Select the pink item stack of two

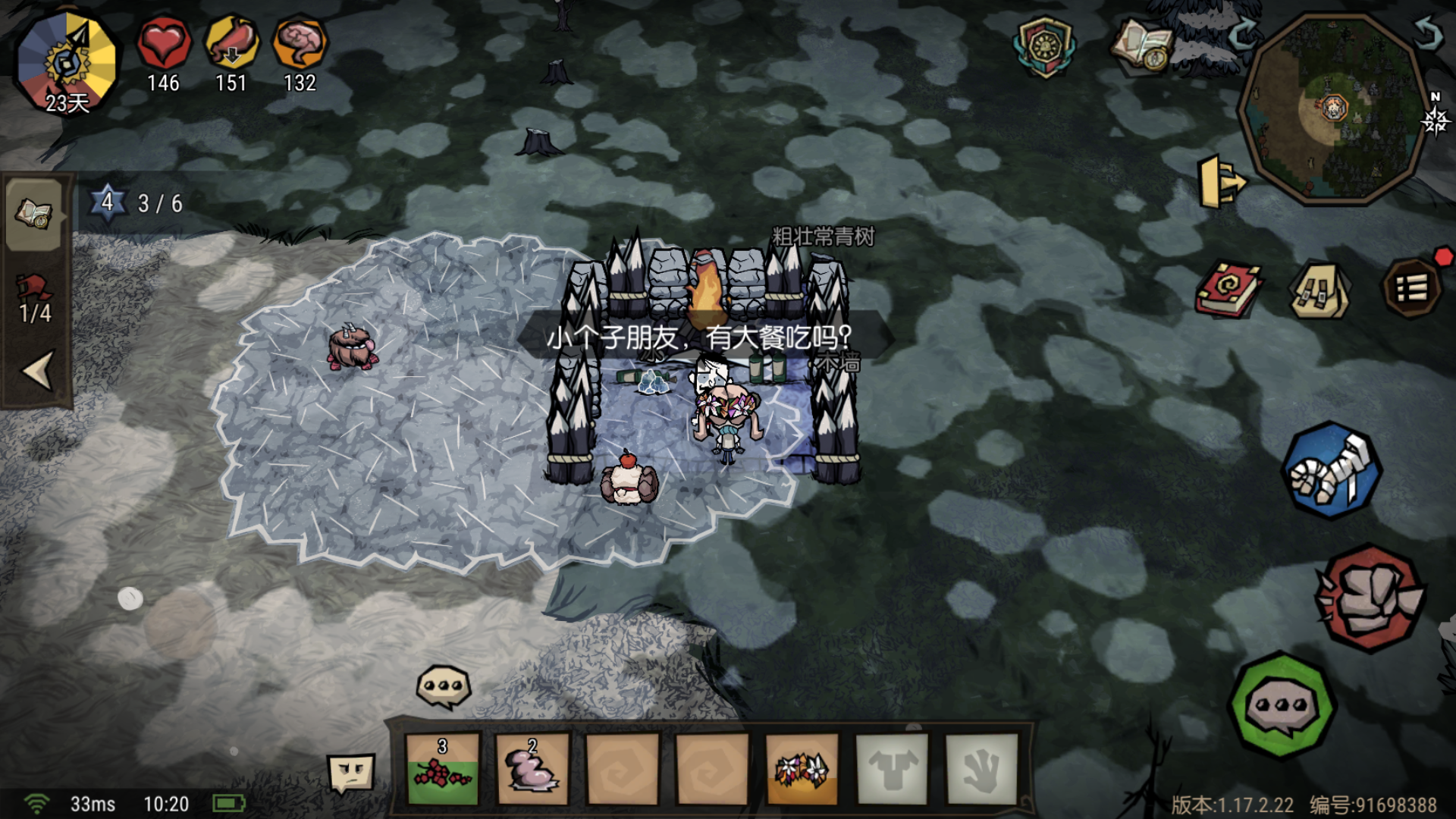tap(532, 768)
